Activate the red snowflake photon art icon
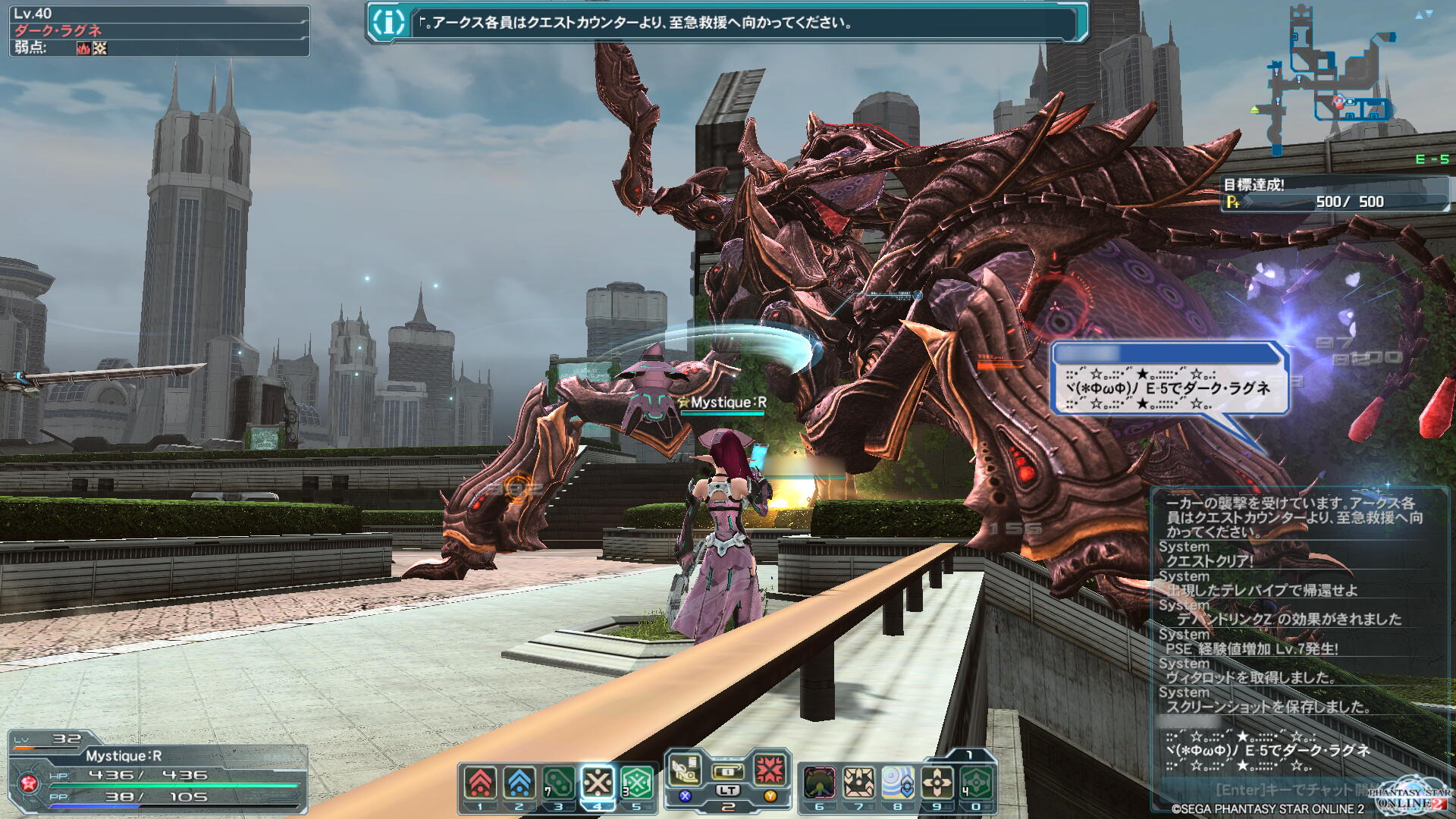The image size is (1456, 819). 770,770
